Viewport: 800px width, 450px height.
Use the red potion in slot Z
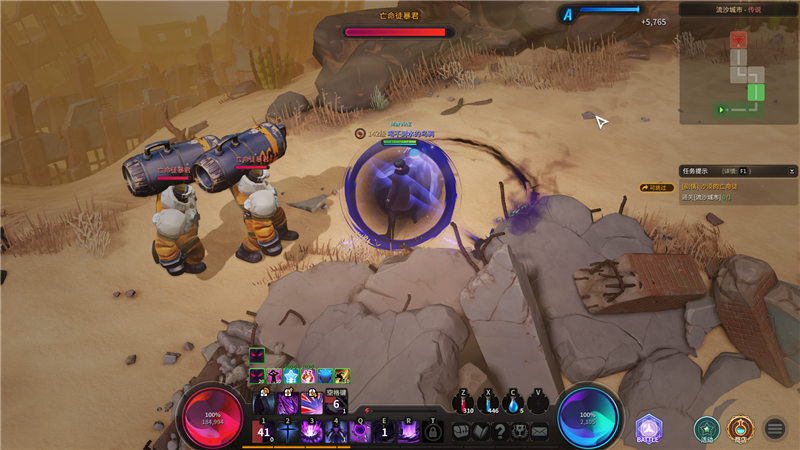[463, 402]
